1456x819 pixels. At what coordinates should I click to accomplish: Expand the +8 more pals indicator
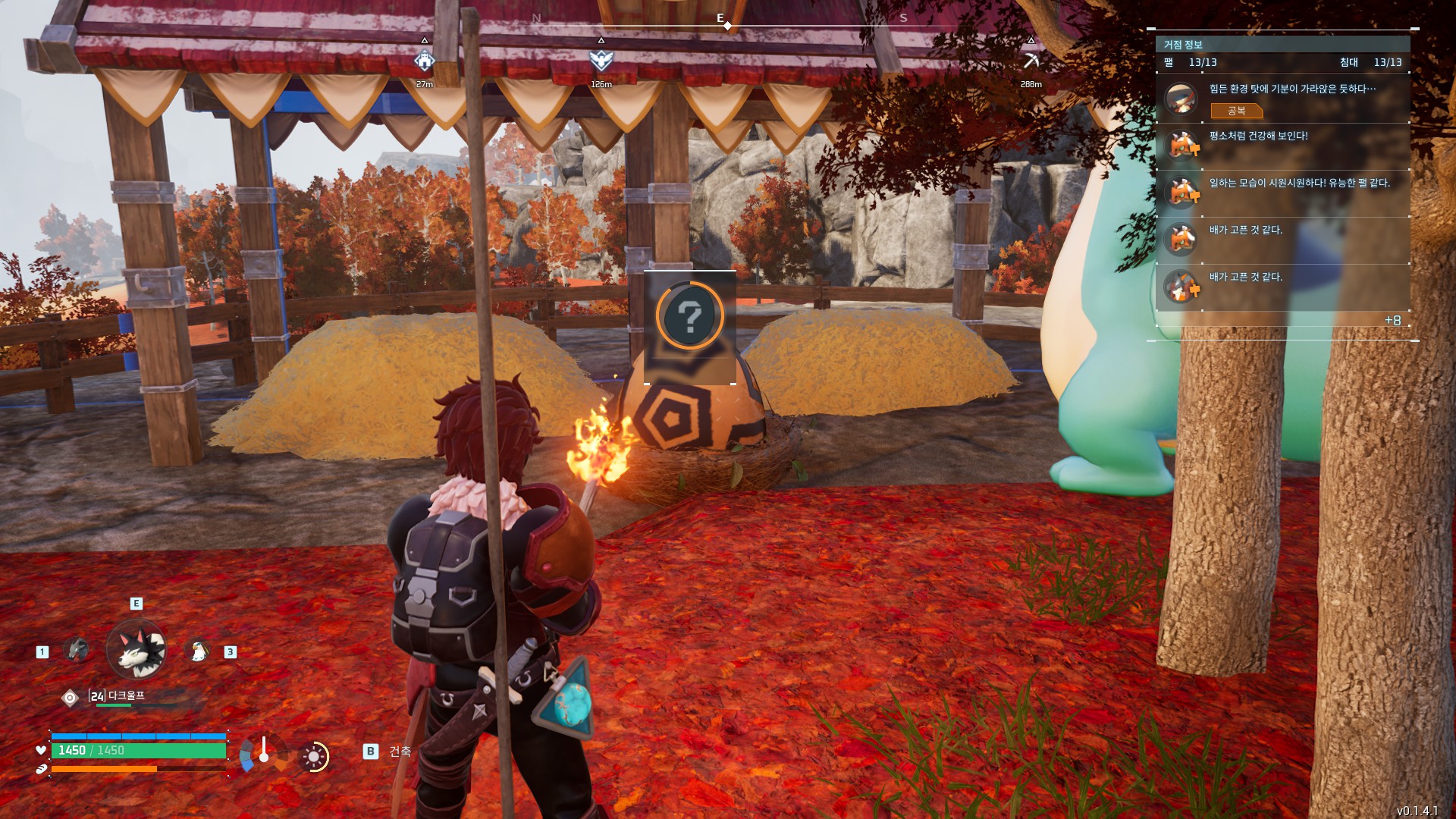pyautogui.click(x=1392, y=320)
